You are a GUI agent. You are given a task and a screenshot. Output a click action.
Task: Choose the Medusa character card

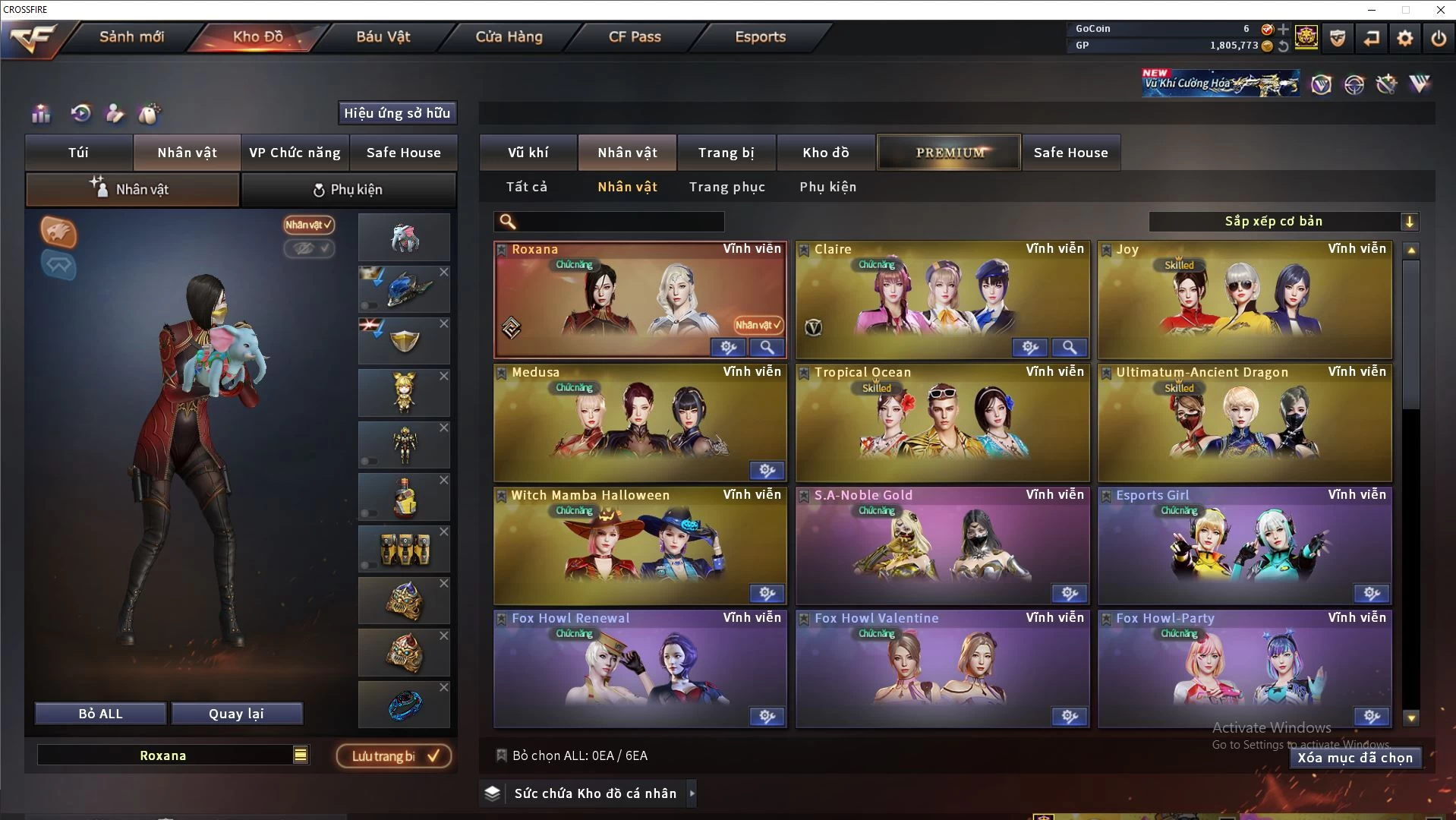(x=639, y=423)
